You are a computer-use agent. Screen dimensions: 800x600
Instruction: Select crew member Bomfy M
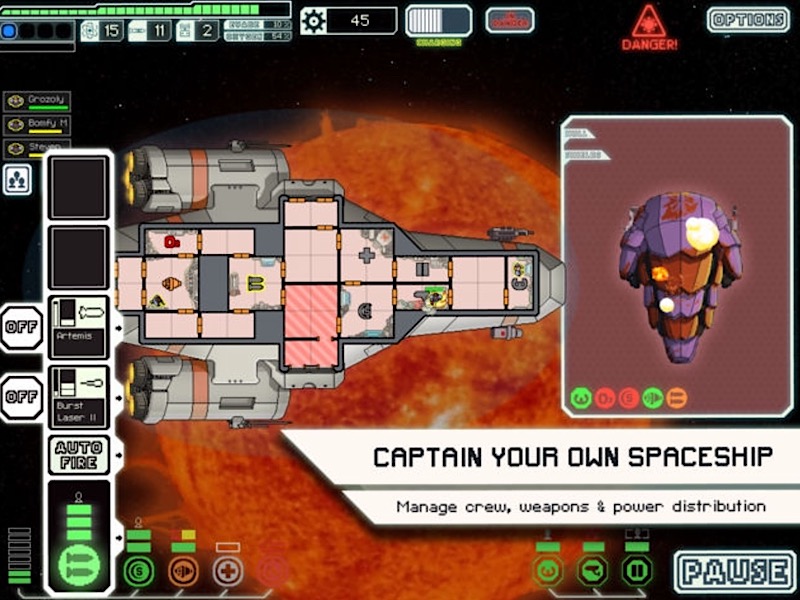pos(42,125)
